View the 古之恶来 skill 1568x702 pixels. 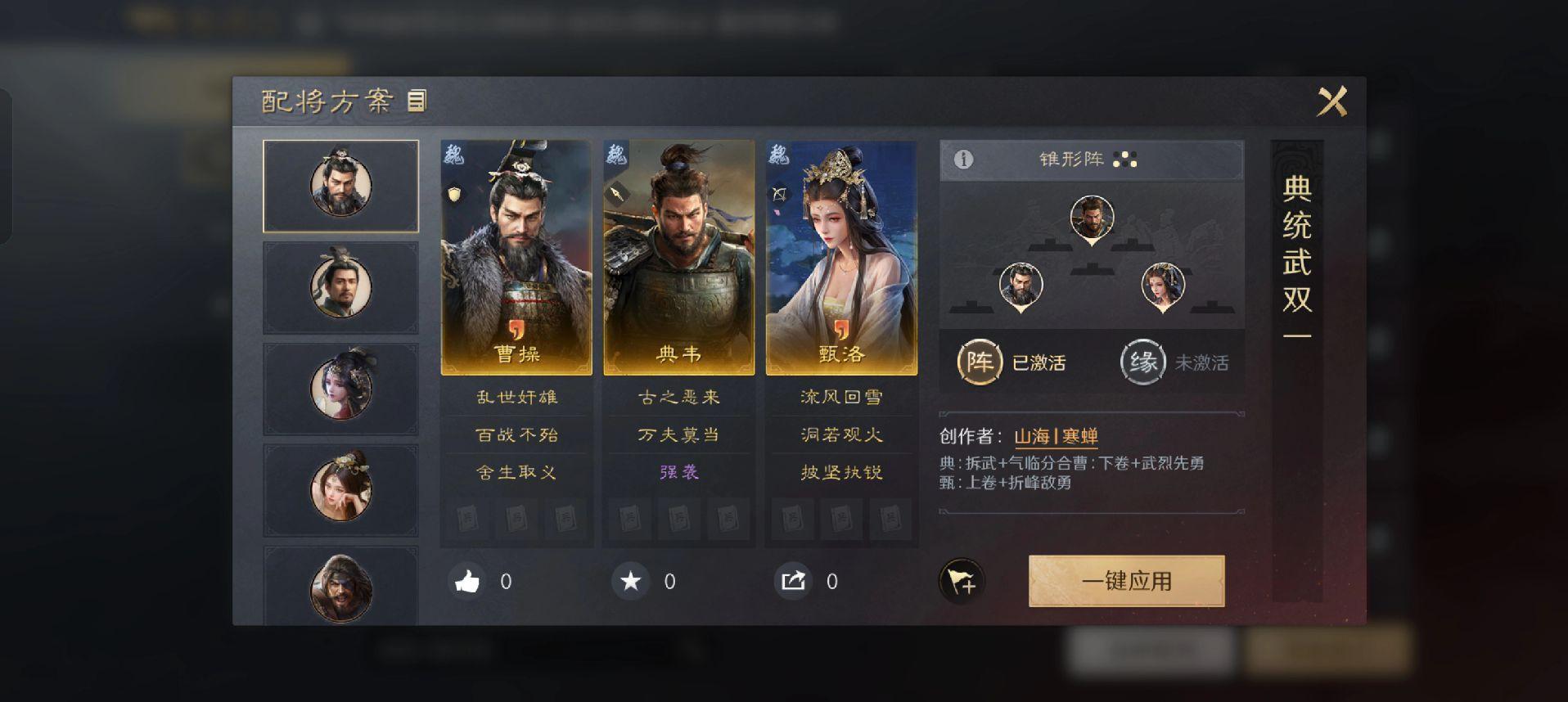point(678,398)
